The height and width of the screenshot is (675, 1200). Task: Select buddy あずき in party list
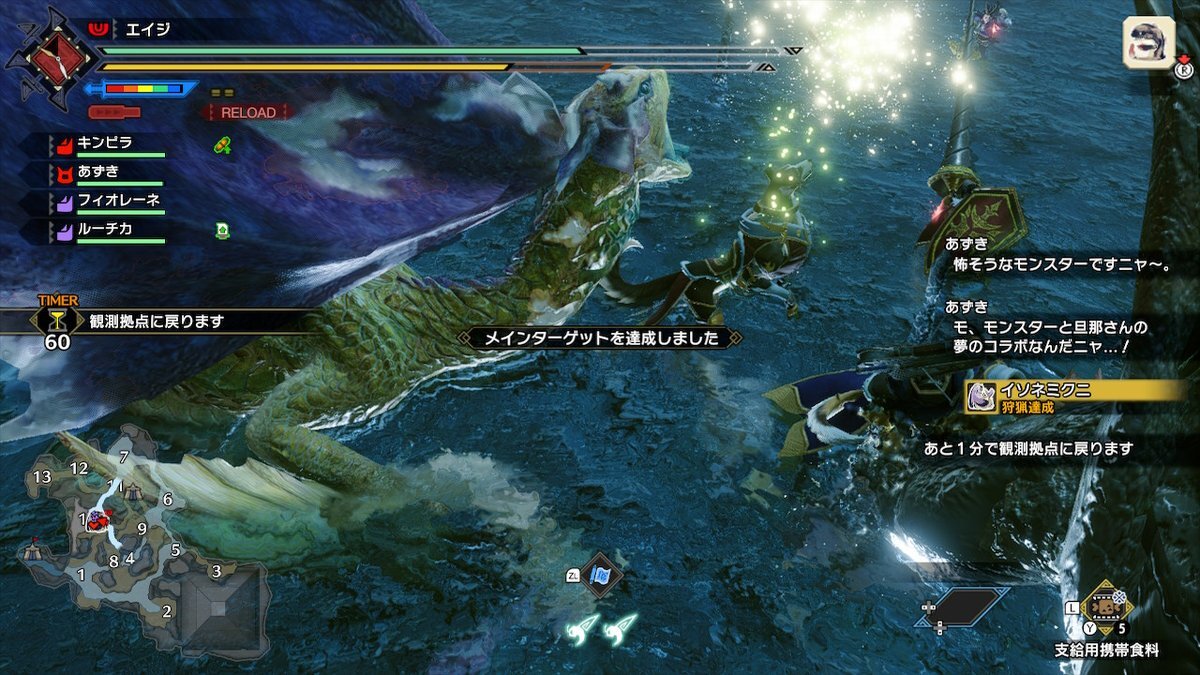(98, 172)
